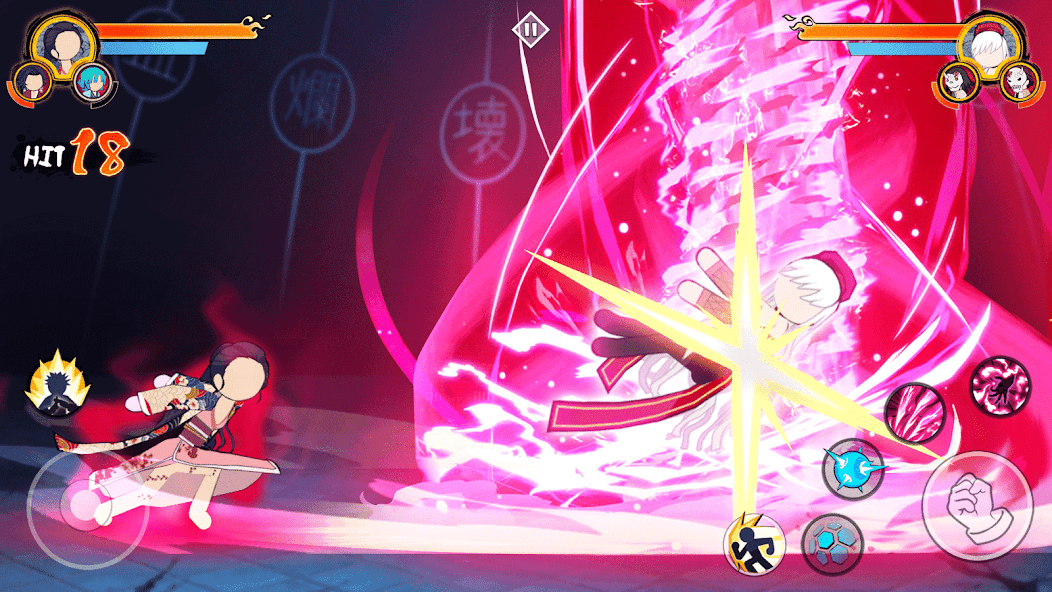This screenshot has height=592, width=1052.
Task: Pause the fight with the diamond pause button
Action: pos(530,29)
